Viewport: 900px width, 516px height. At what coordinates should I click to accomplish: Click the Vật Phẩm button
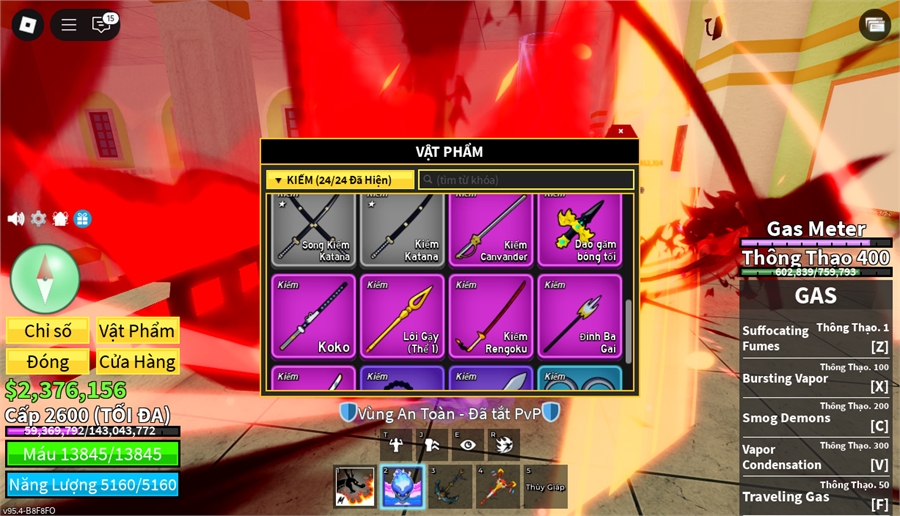[x=137, y=331]
